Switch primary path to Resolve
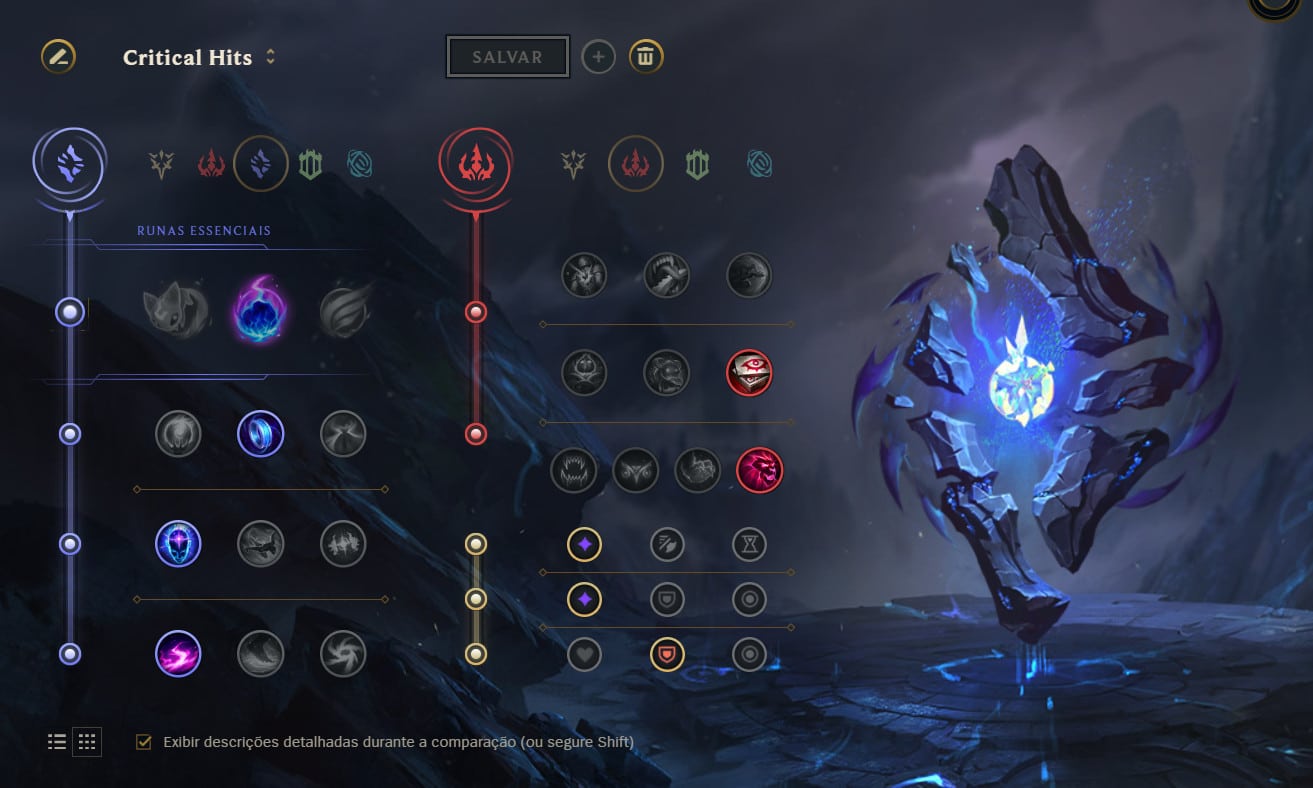The width and height of the screenshot is (1313, 788). tap(310, 163)
